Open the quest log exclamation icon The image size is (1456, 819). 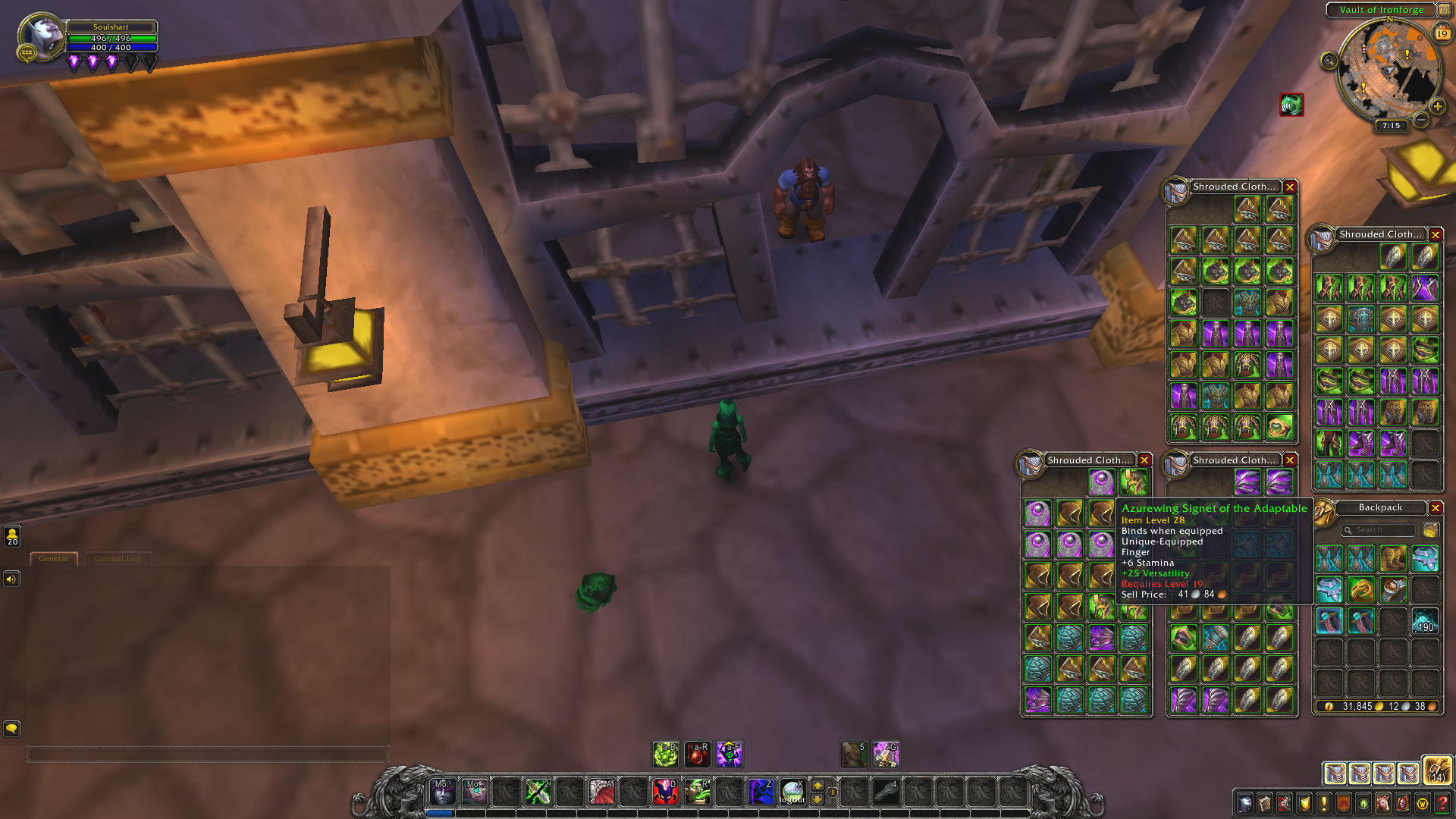click(1324, 803)
